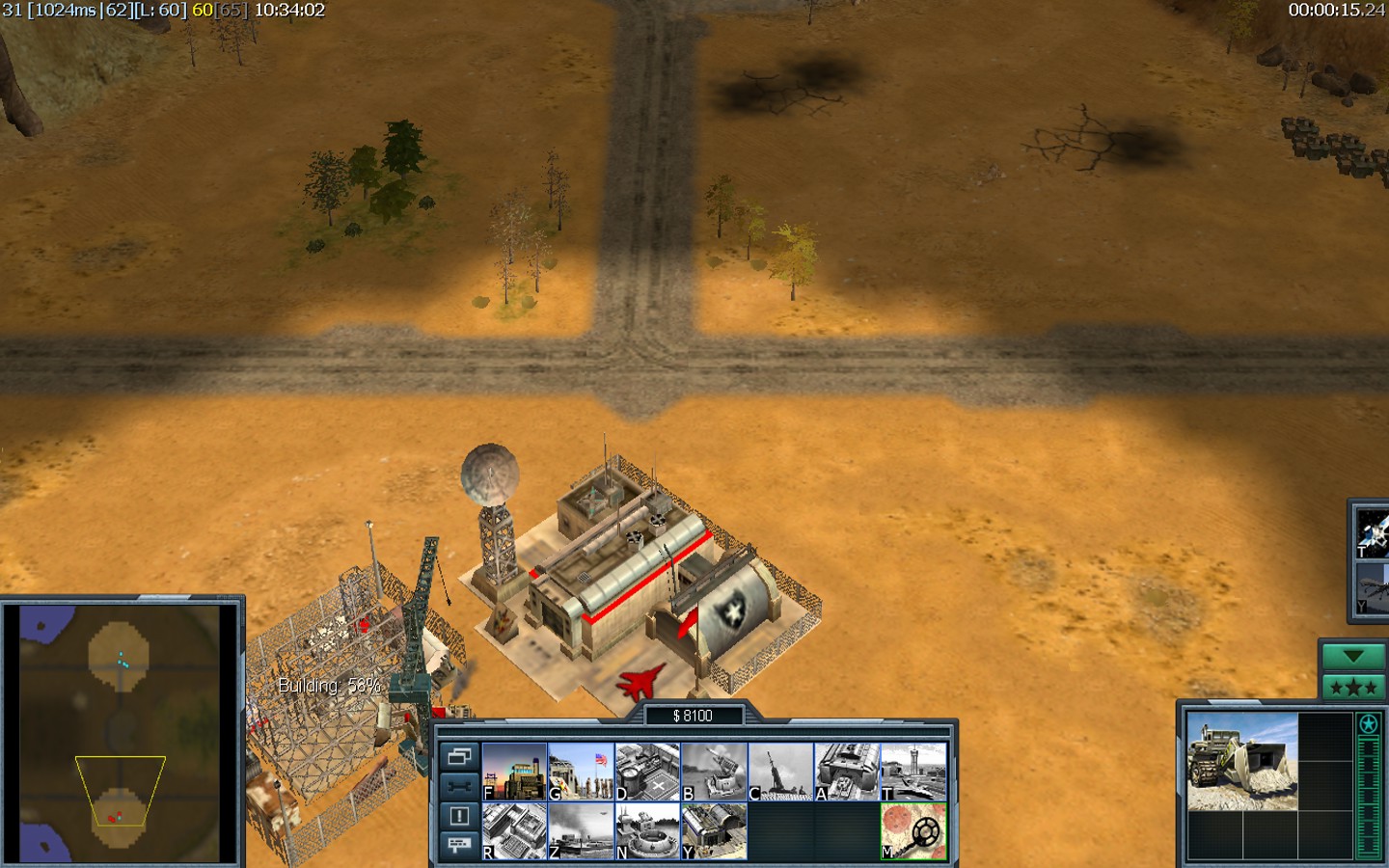Choose the Supply Center build icon (D)

647,772
